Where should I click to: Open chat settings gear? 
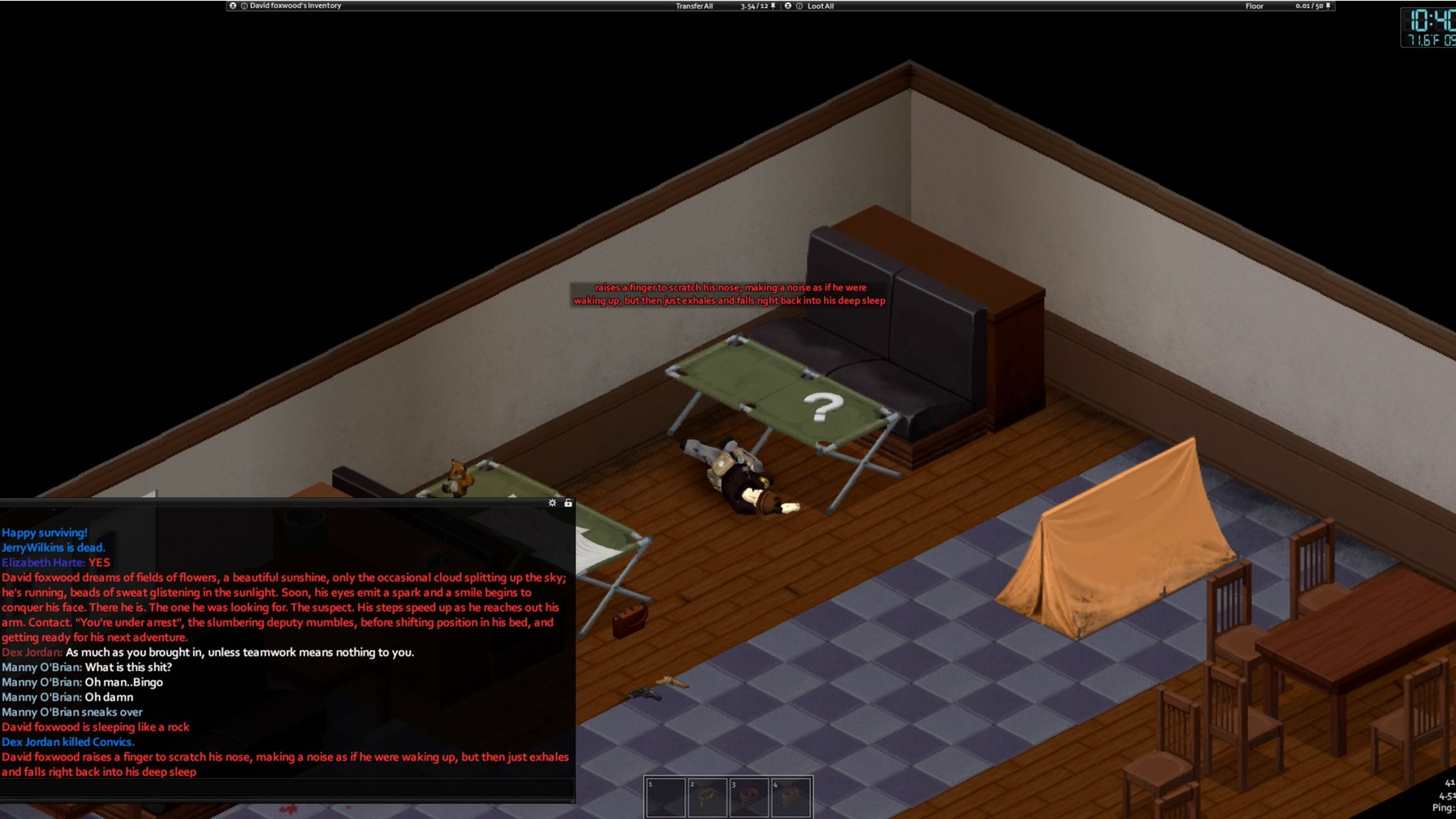[552, 502]
